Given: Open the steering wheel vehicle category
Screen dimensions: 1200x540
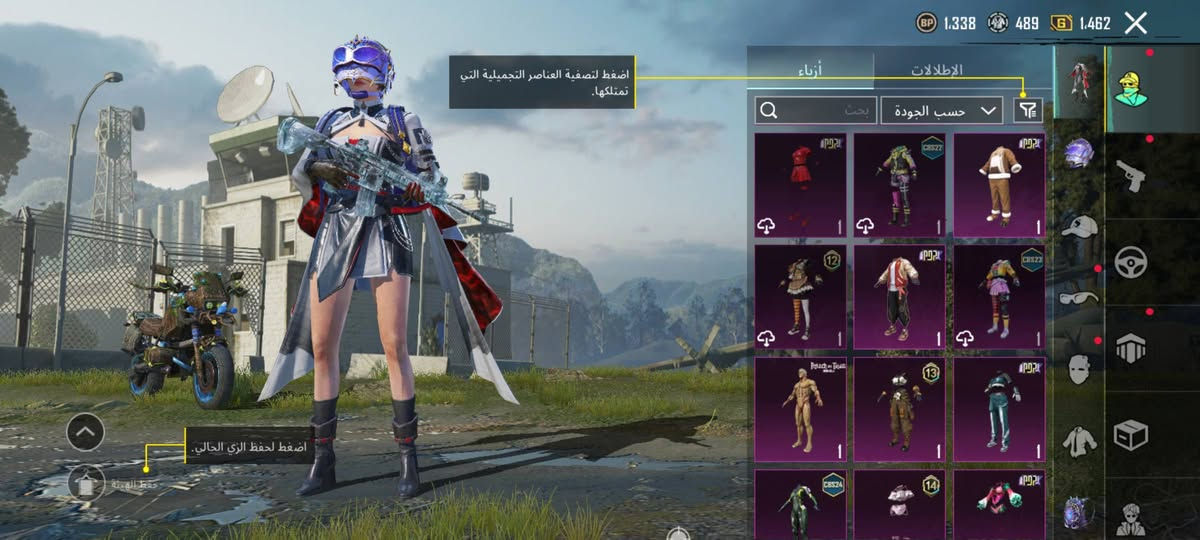Looking at the screenshot, I should pos(1131,262).
